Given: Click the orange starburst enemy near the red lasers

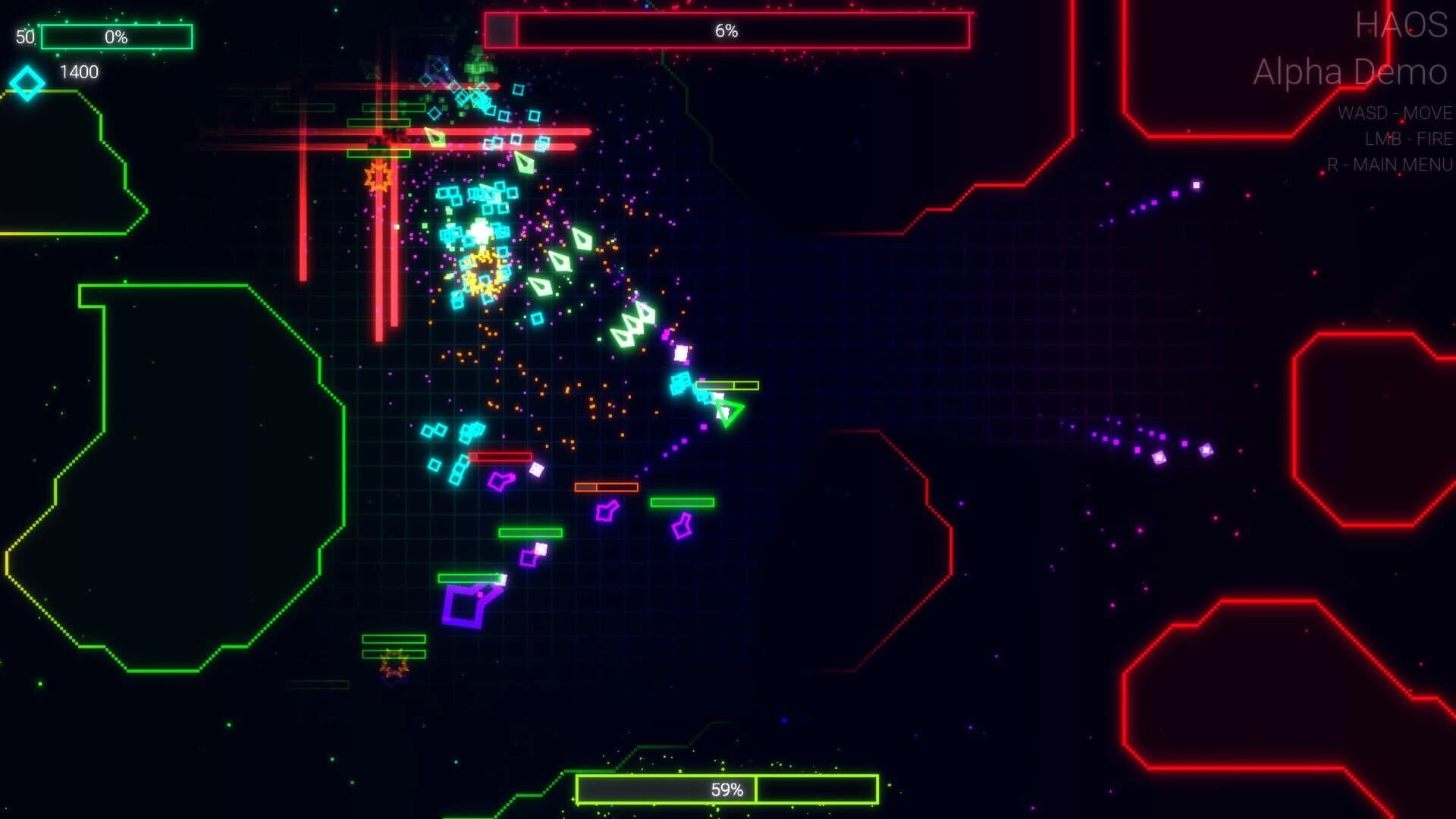Looking at the screenshot, I should [379, 176].
